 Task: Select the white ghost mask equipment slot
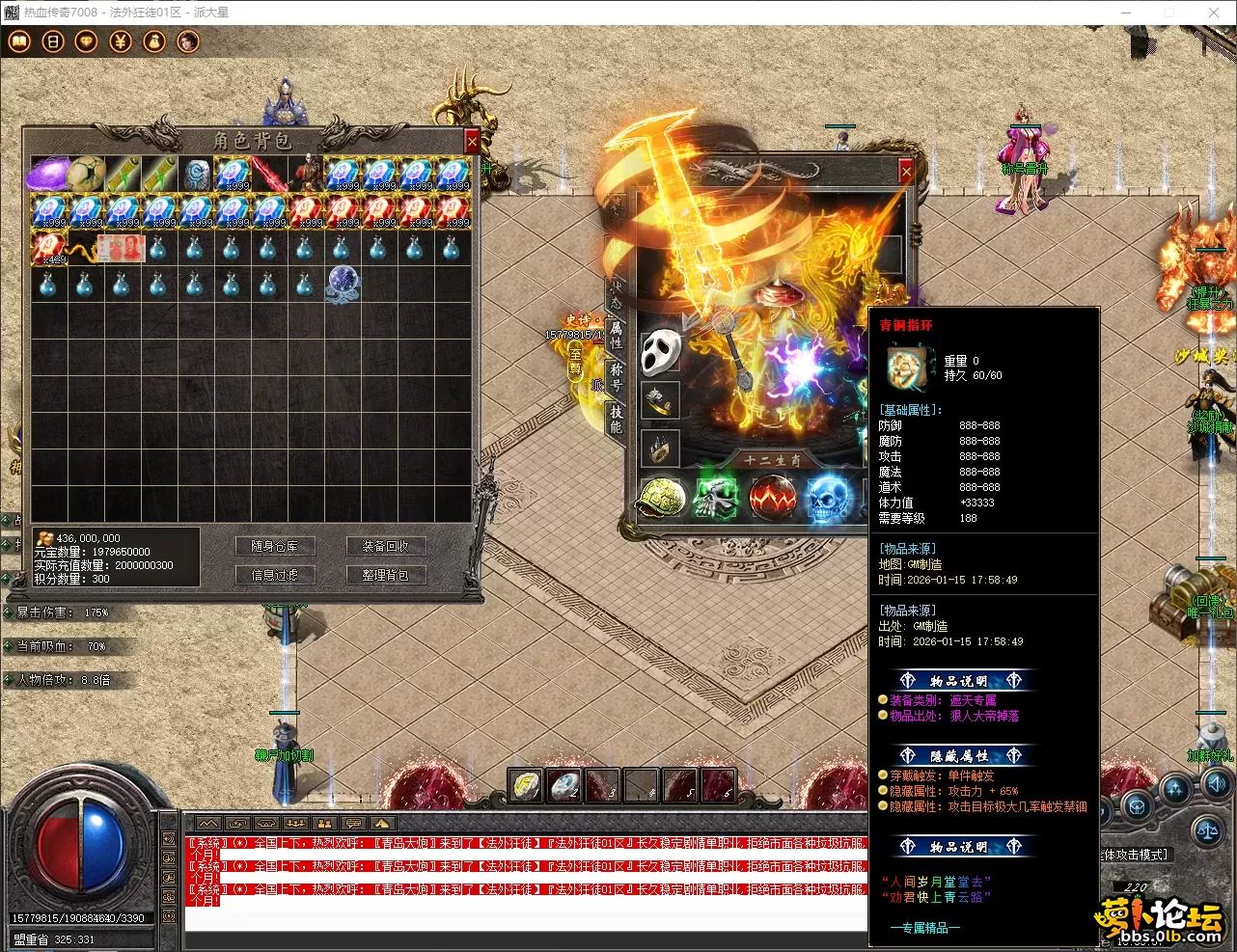coord(661,351)
